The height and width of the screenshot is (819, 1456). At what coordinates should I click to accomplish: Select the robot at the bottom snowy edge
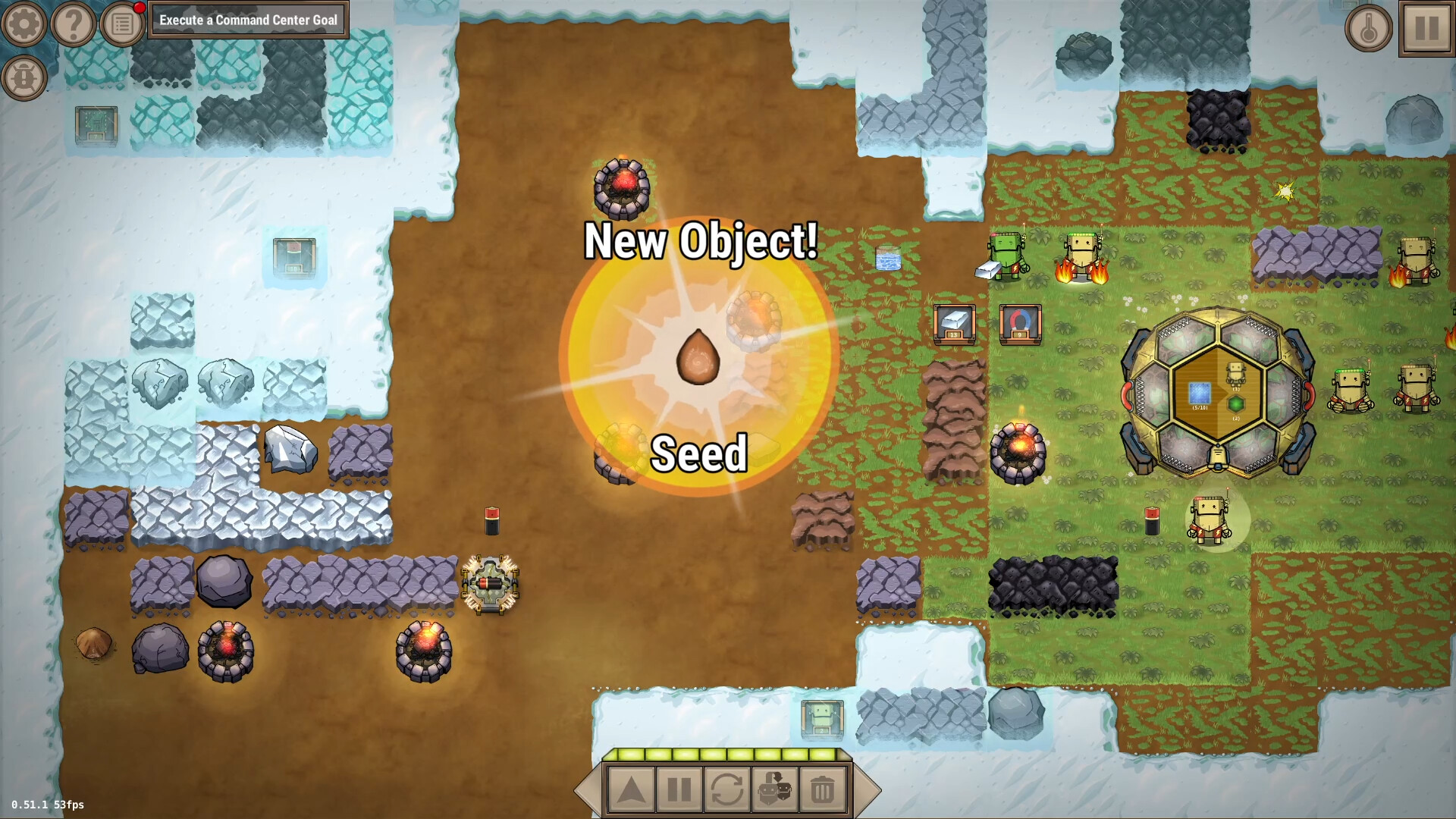coord(821,721)
